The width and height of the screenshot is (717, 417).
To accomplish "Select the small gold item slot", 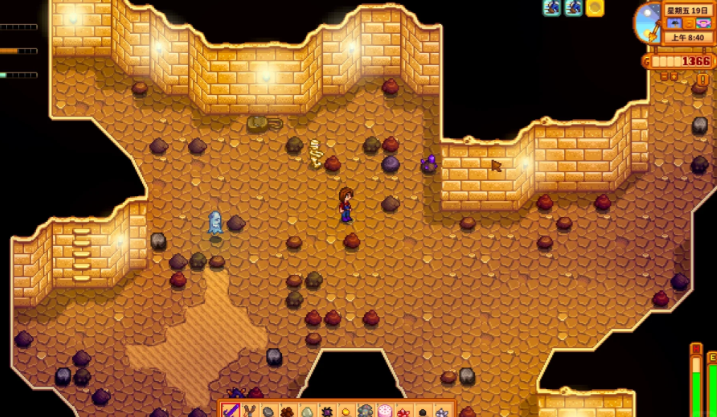I will point(345,411).
